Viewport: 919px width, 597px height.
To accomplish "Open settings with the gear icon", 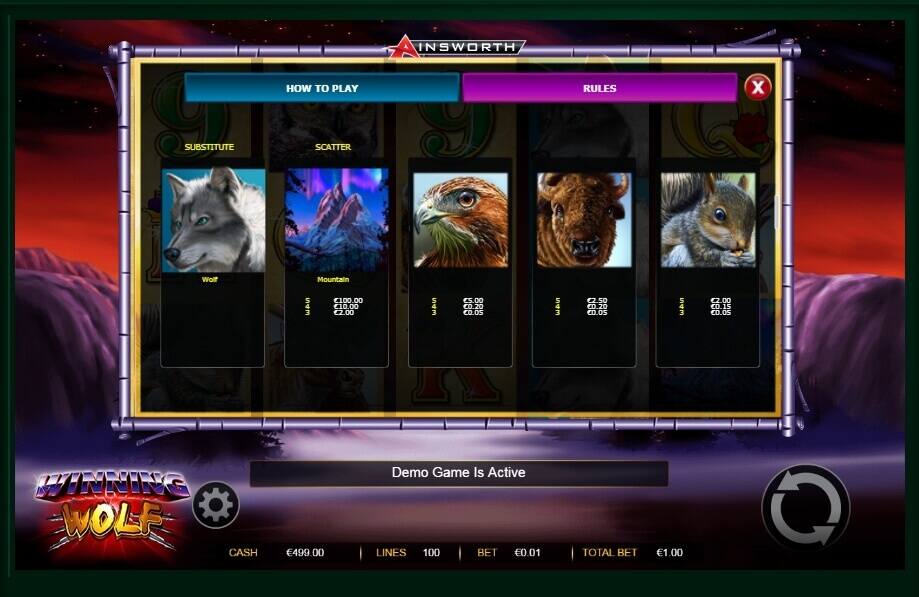I will point(215,505).
